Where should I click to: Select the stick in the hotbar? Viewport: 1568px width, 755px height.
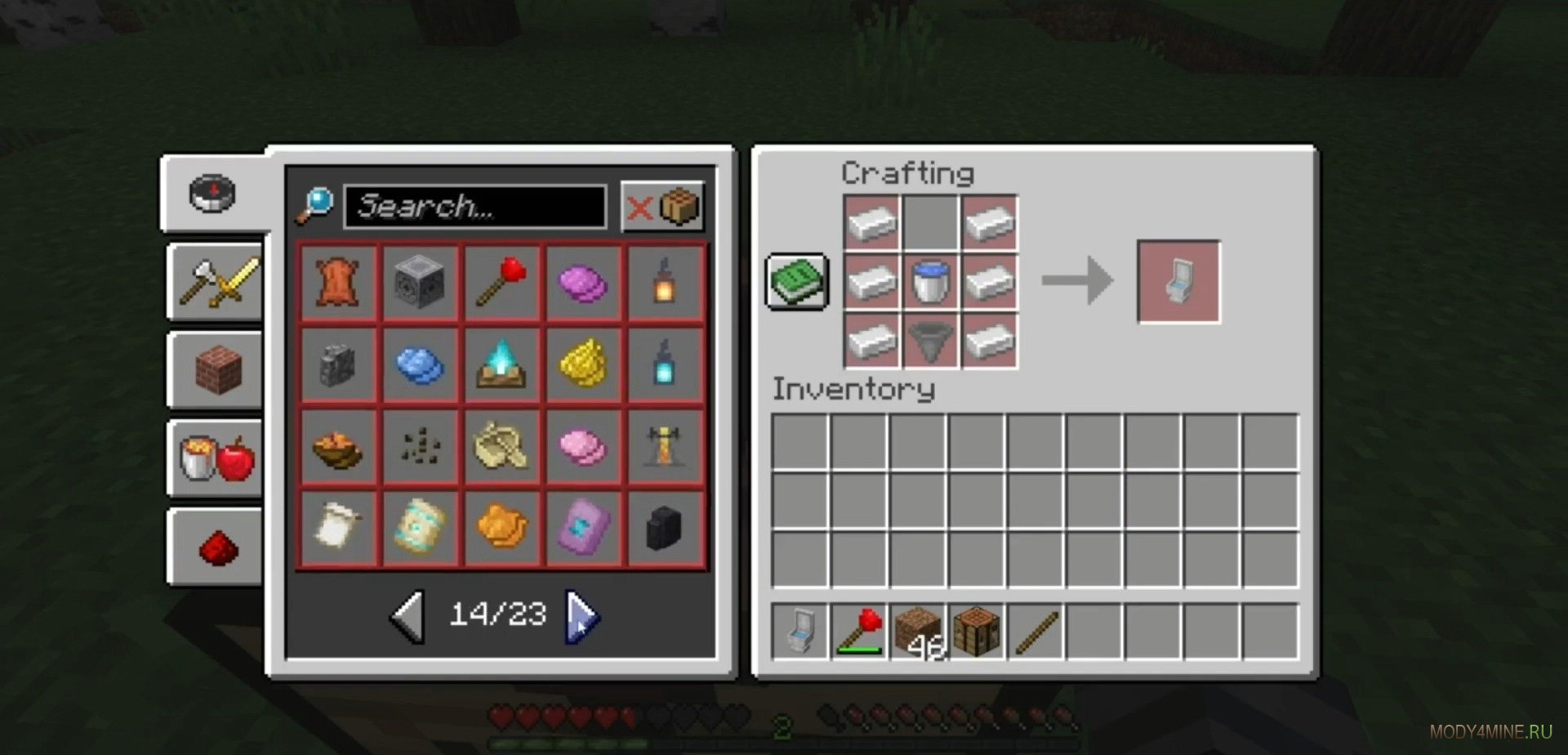1036,631
